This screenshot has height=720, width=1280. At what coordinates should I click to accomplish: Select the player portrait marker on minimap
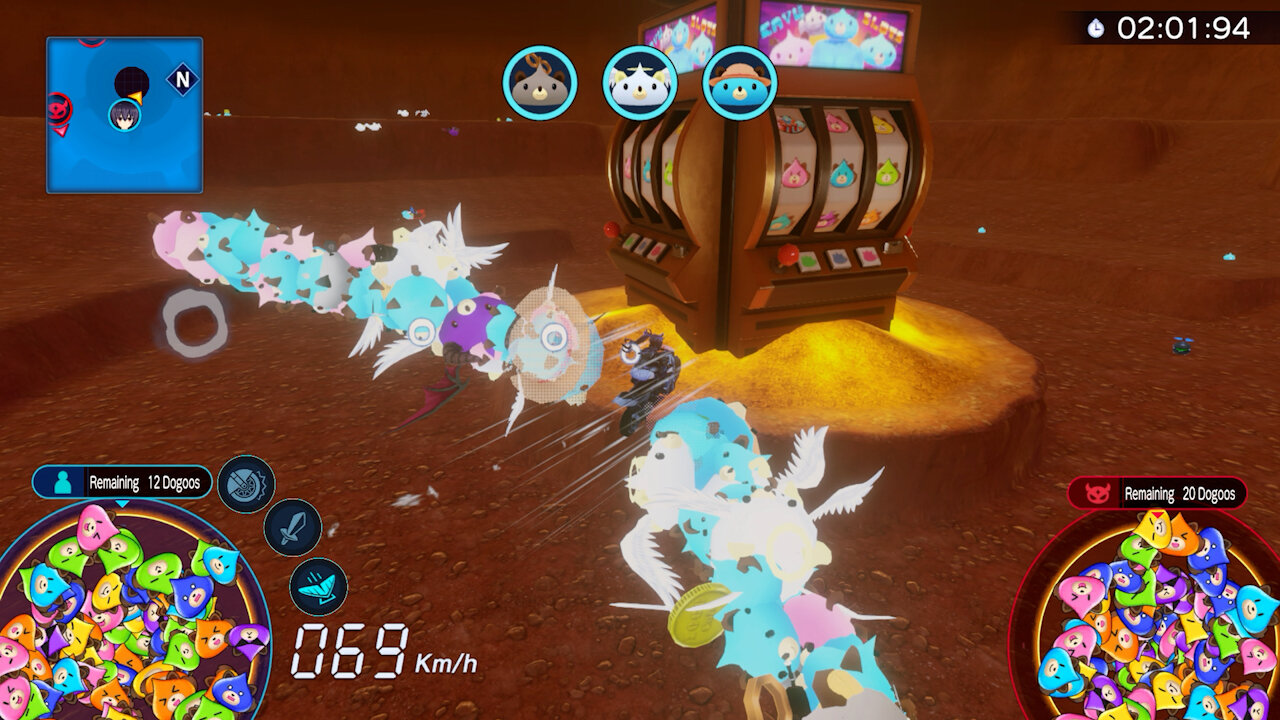(x=125, y=114)
